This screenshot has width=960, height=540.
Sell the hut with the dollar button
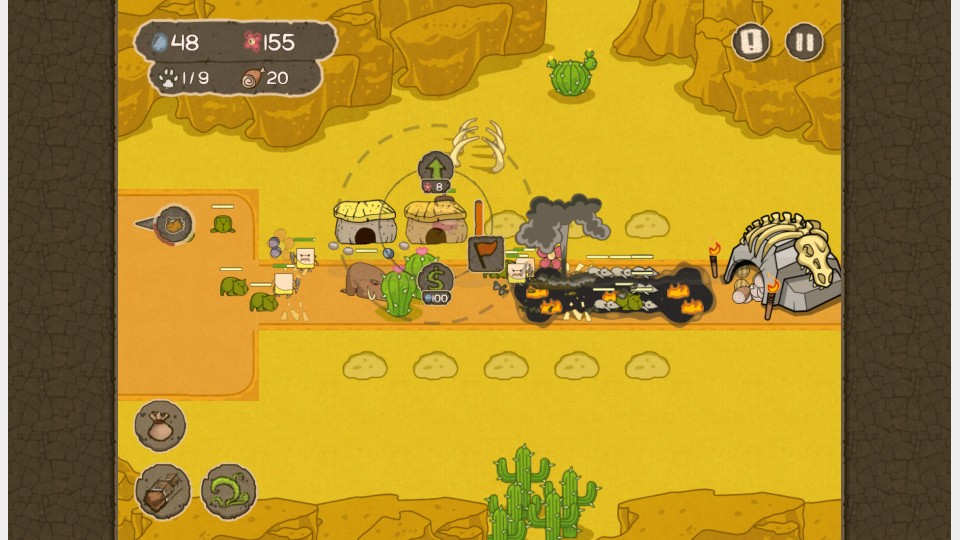pos(436,278)
